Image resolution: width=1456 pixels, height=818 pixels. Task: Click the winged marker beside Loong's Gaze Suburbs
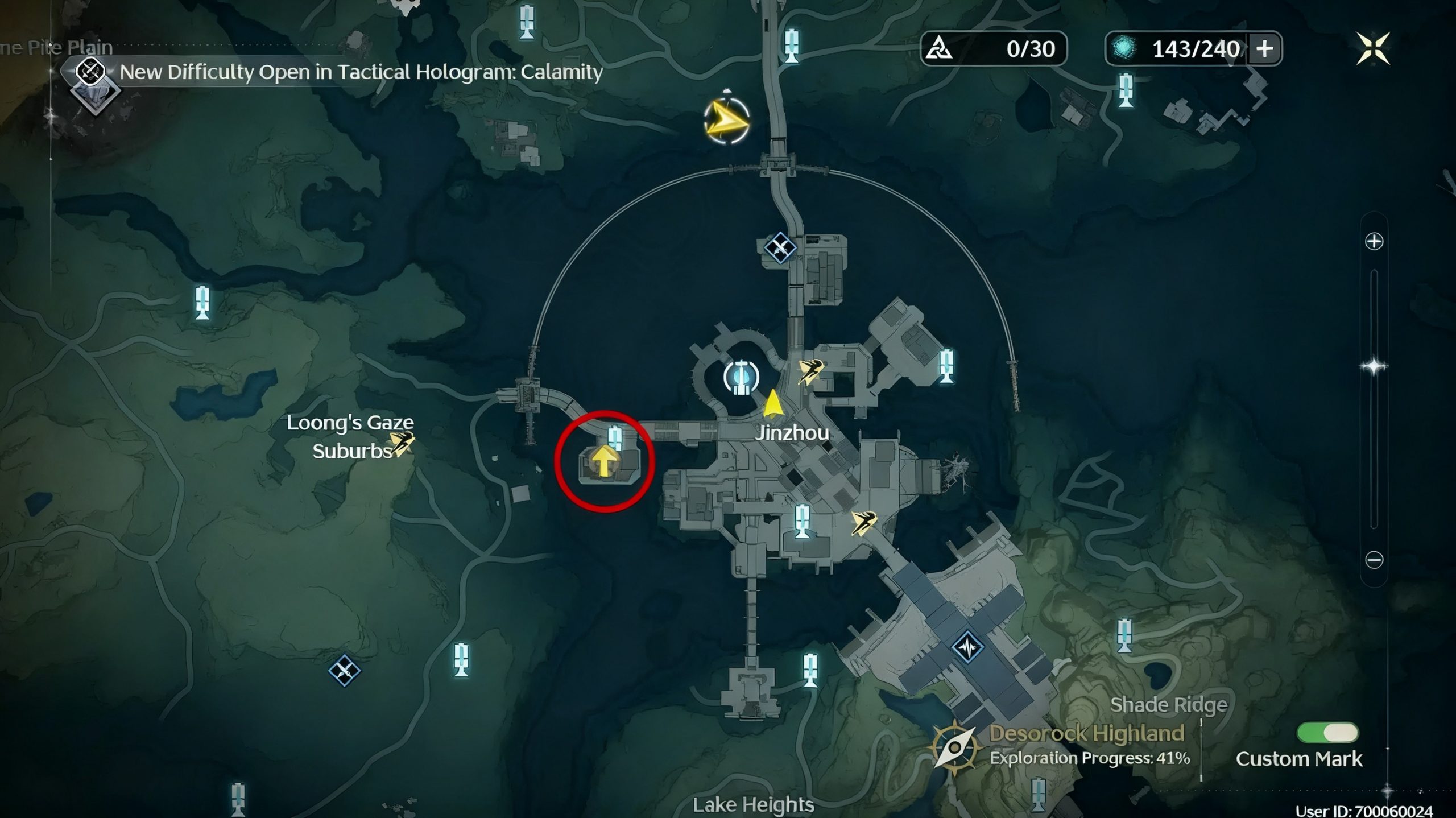402,443
